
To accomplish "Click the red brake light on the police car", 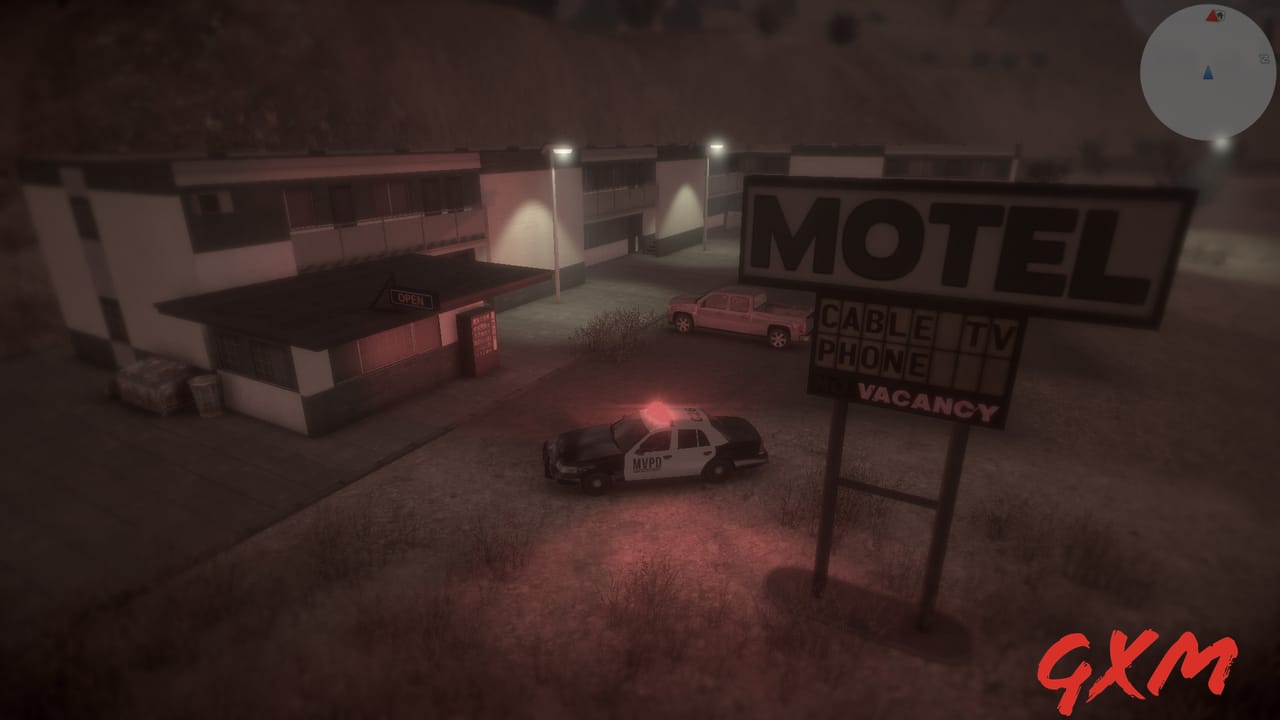I will 762,453.
